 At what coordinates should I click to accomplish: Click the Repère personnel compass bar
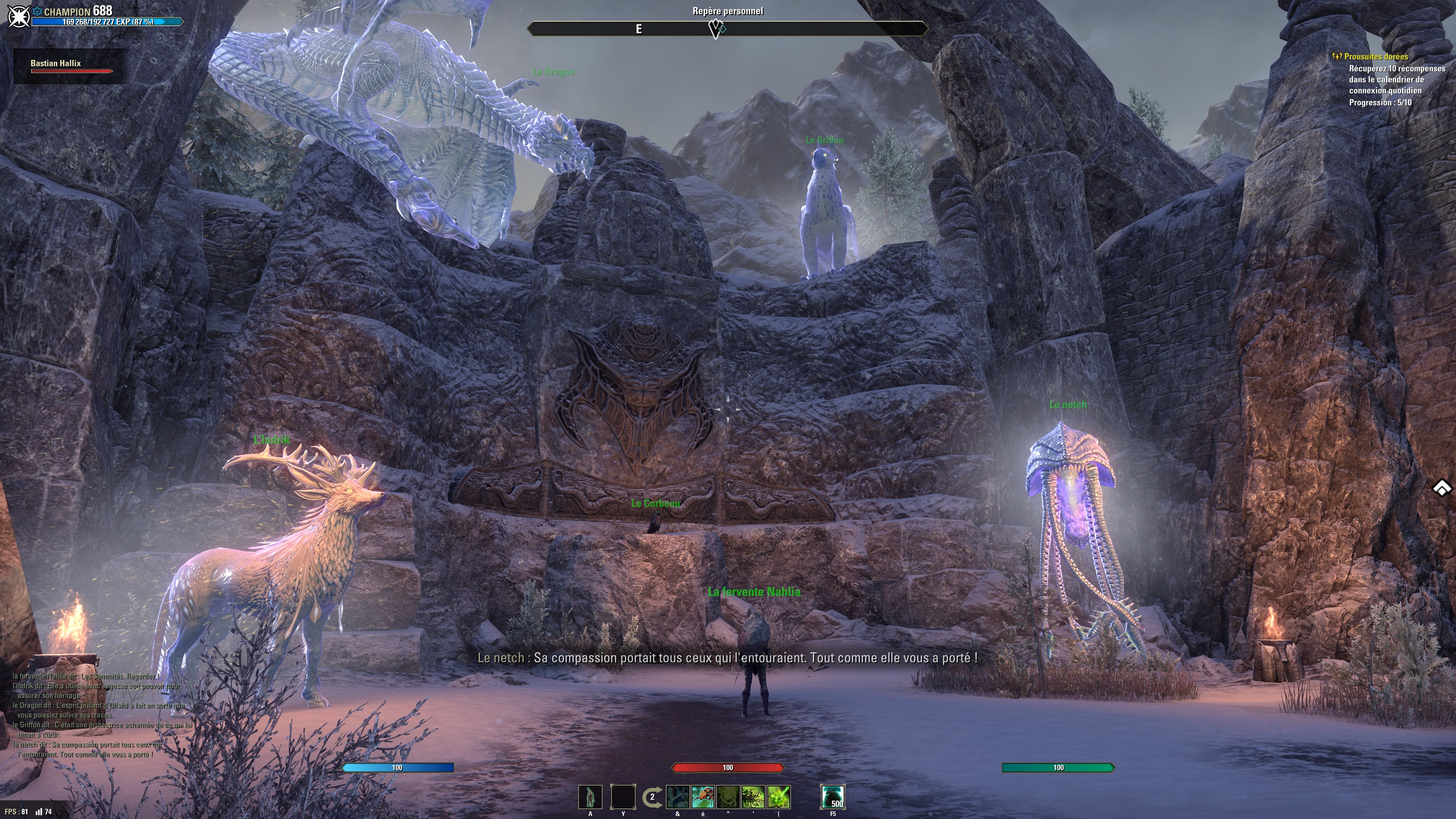[727, 28]
